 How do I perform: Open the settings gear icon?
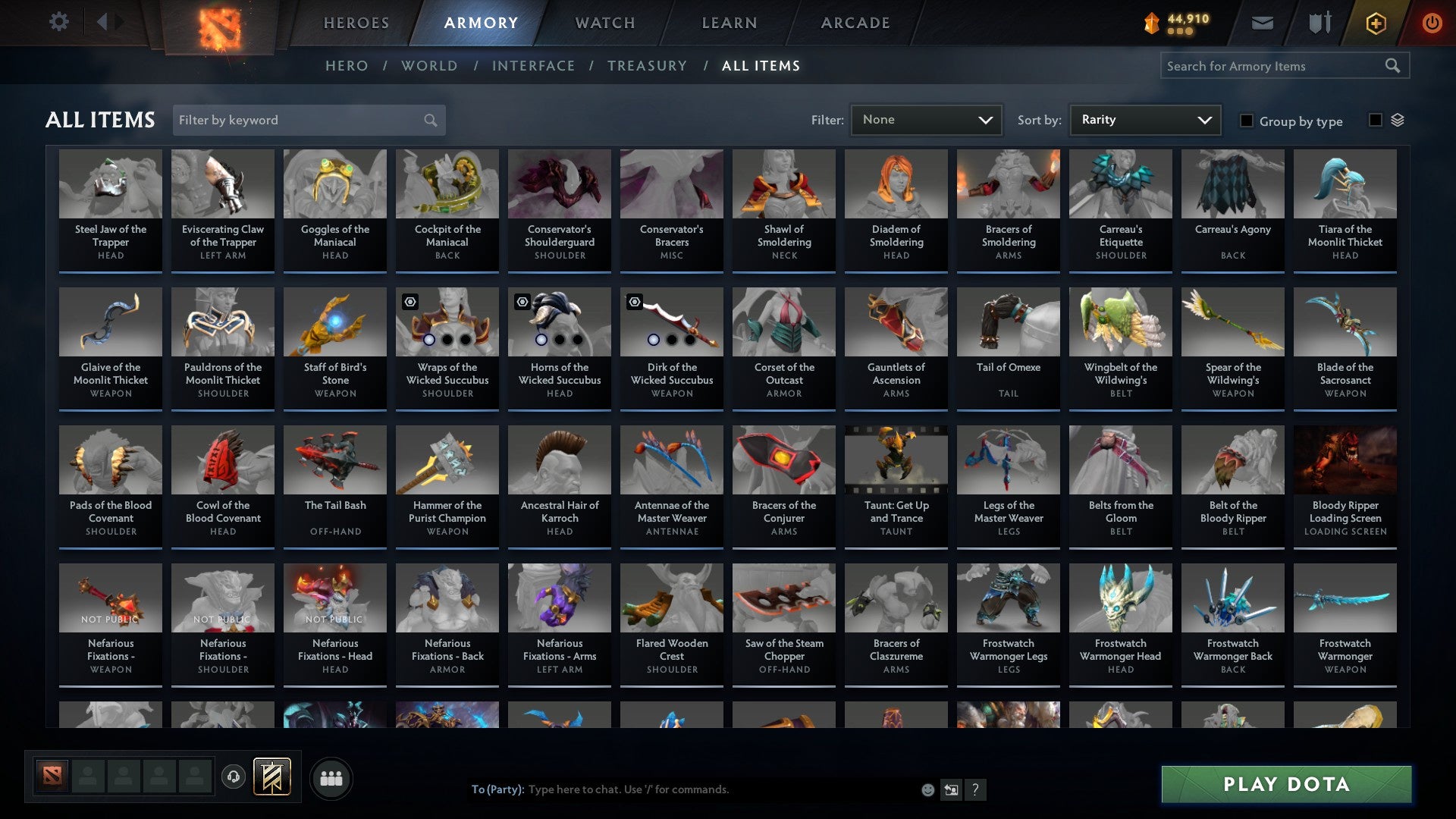click(x=58, y=22)
